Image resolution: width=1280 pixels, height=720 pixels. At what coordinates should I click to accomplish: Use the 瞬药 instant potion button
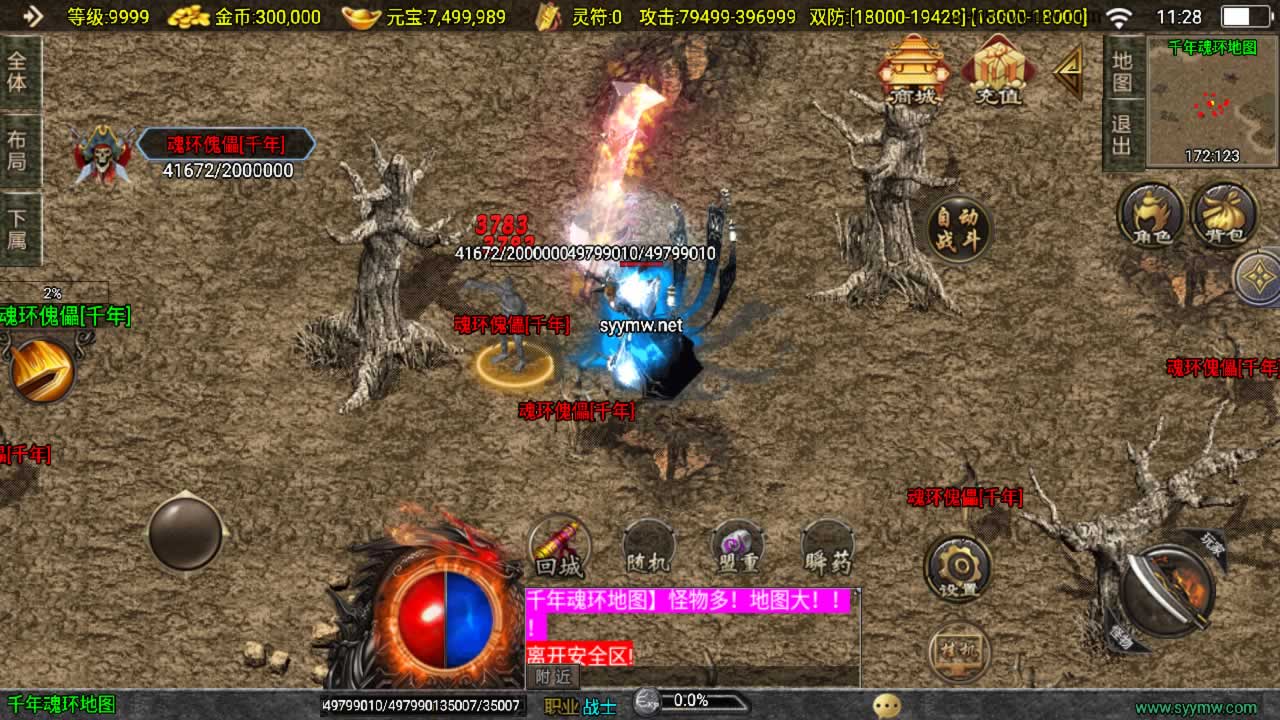827,547
